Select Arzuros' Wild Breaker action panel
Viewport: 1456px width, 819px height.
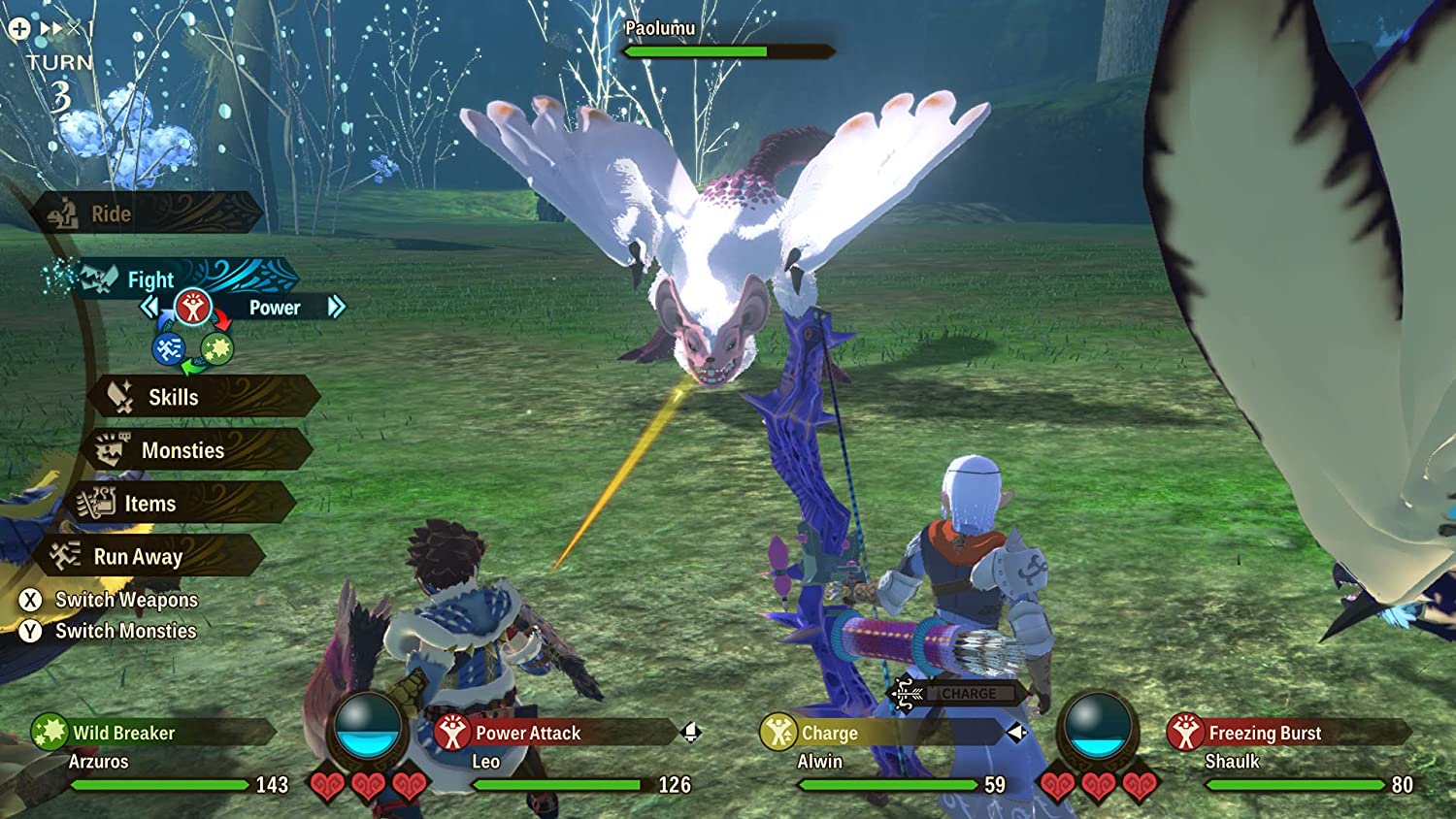click(150, 733)
